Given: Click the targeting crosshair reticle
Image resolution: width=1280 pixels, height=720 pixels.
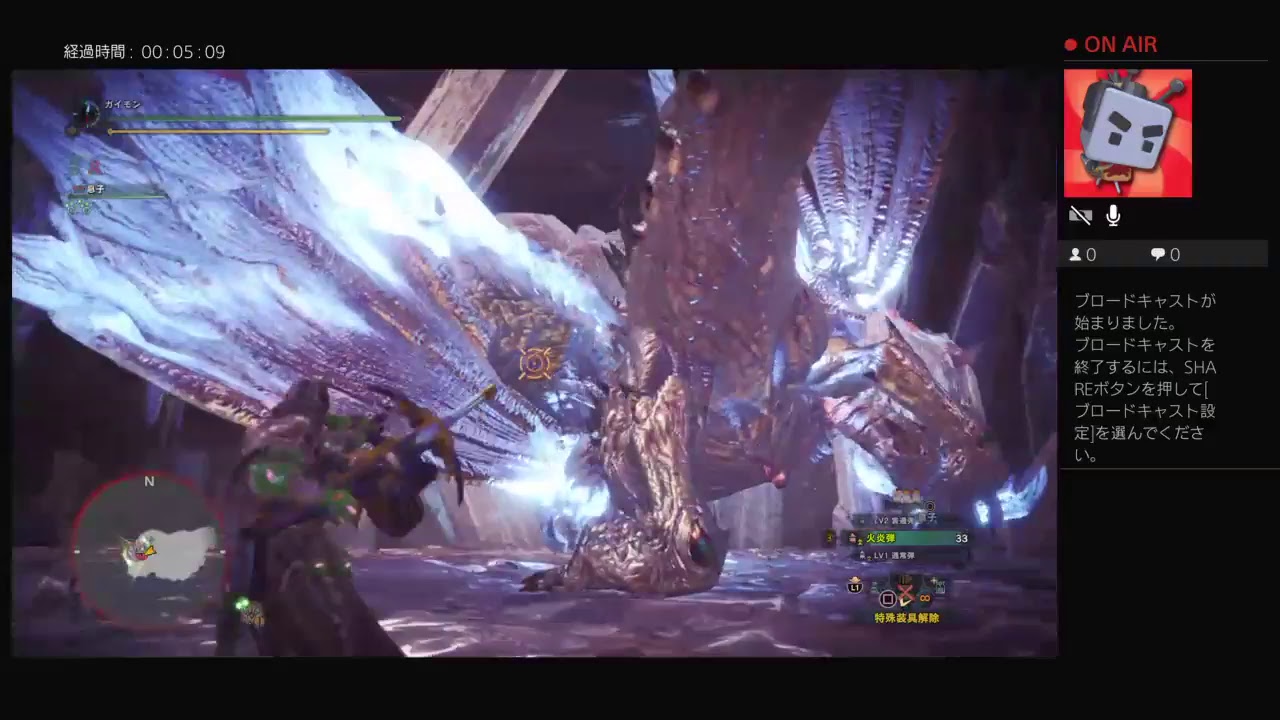Looking at the screenshot, I should click(535, 364).
